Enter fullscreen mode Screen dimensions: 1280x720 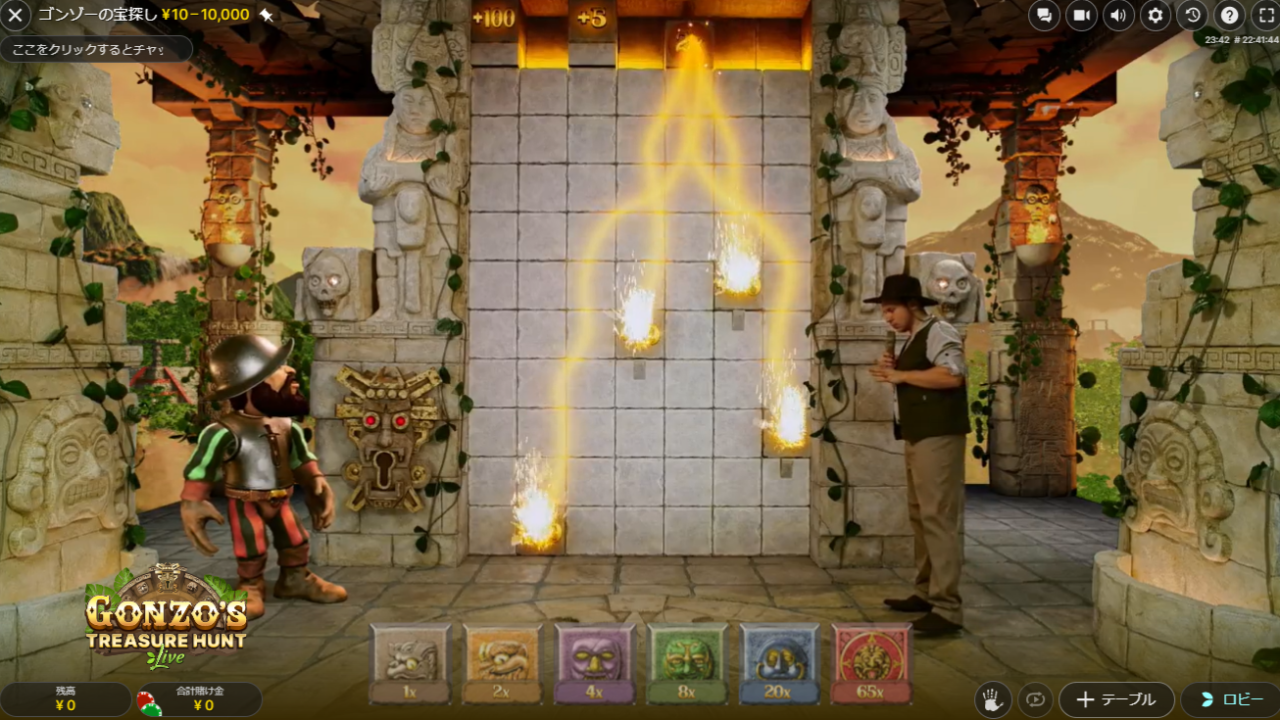point(1265,16)
